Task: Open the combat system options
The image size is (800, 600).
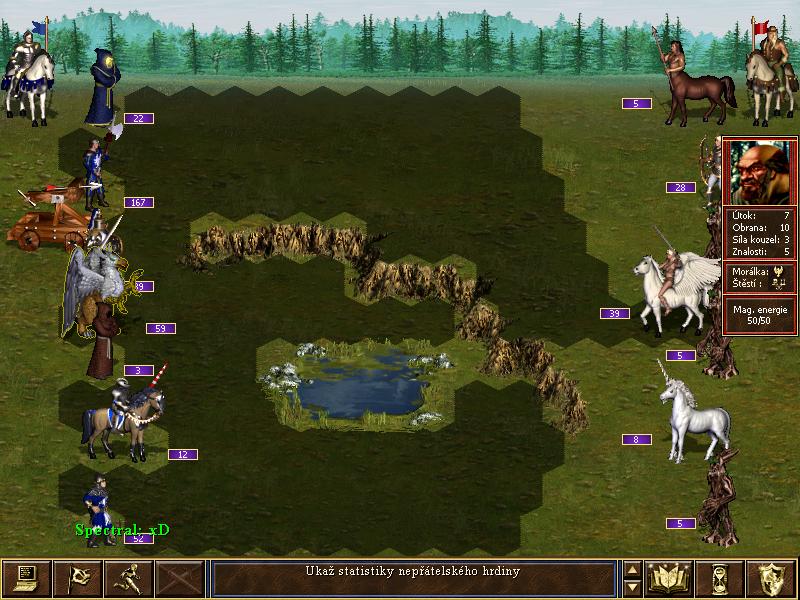Action: pos(26,578)
